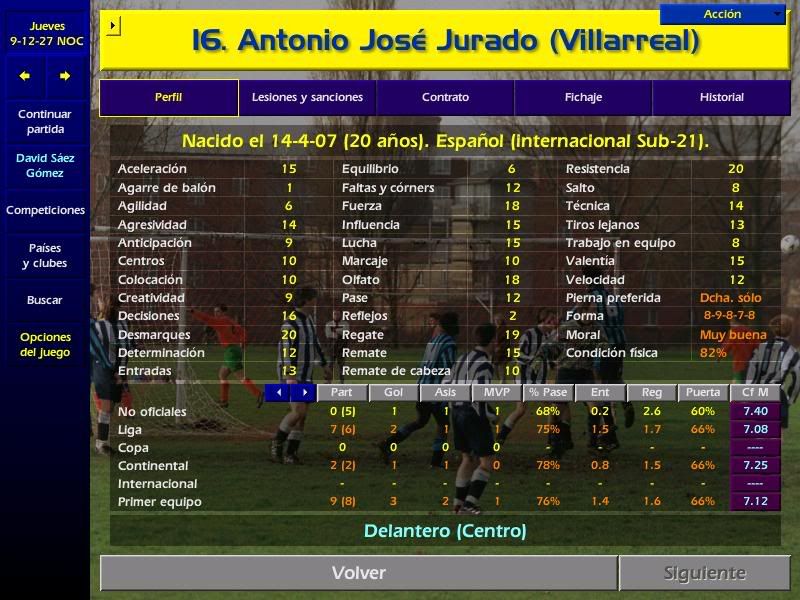Screen dimensions: 800x600
Task: Go to Países y clubes
Action: [x=45, y=256]
